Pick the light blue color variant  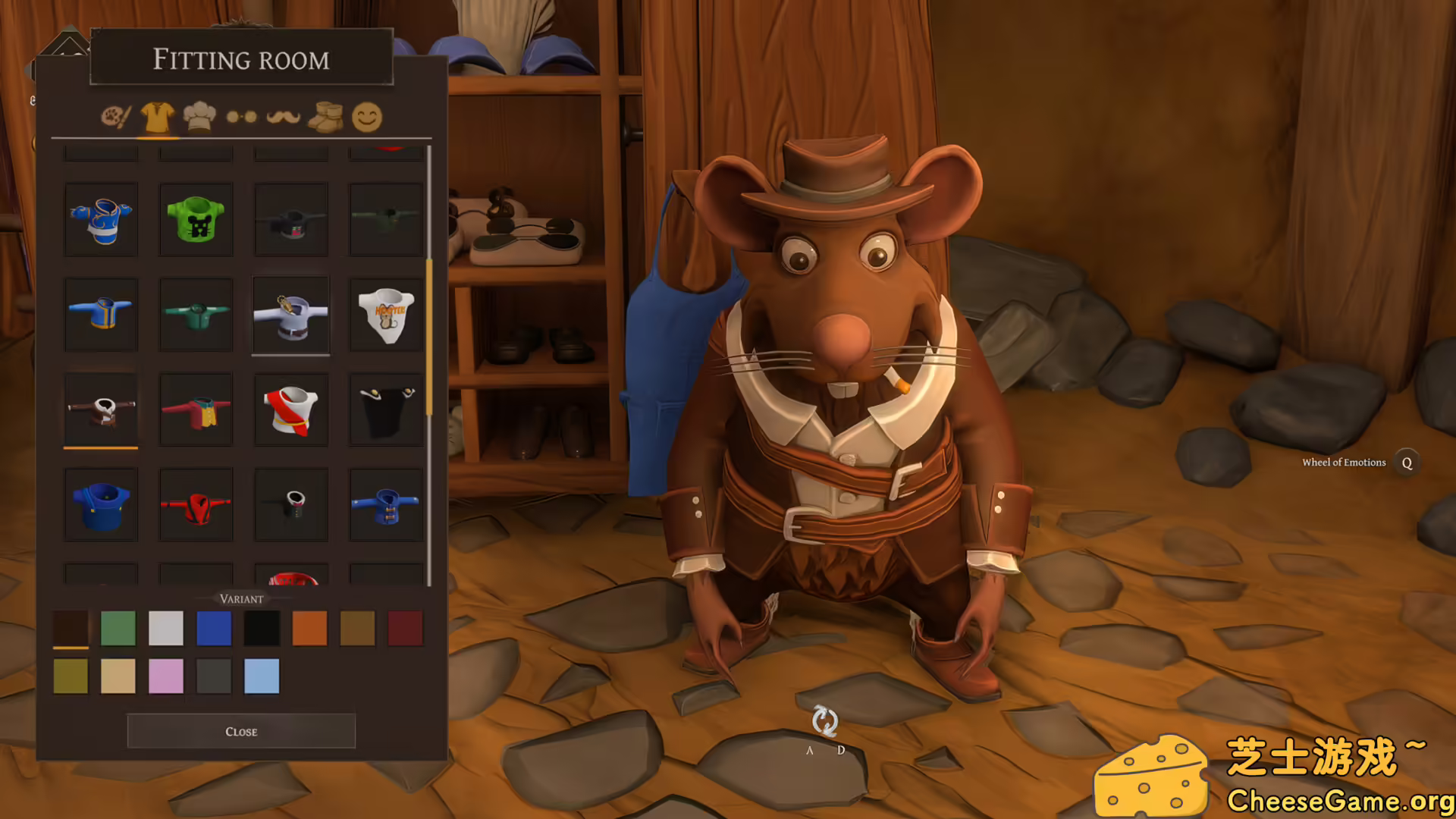(x=262, y=676)
